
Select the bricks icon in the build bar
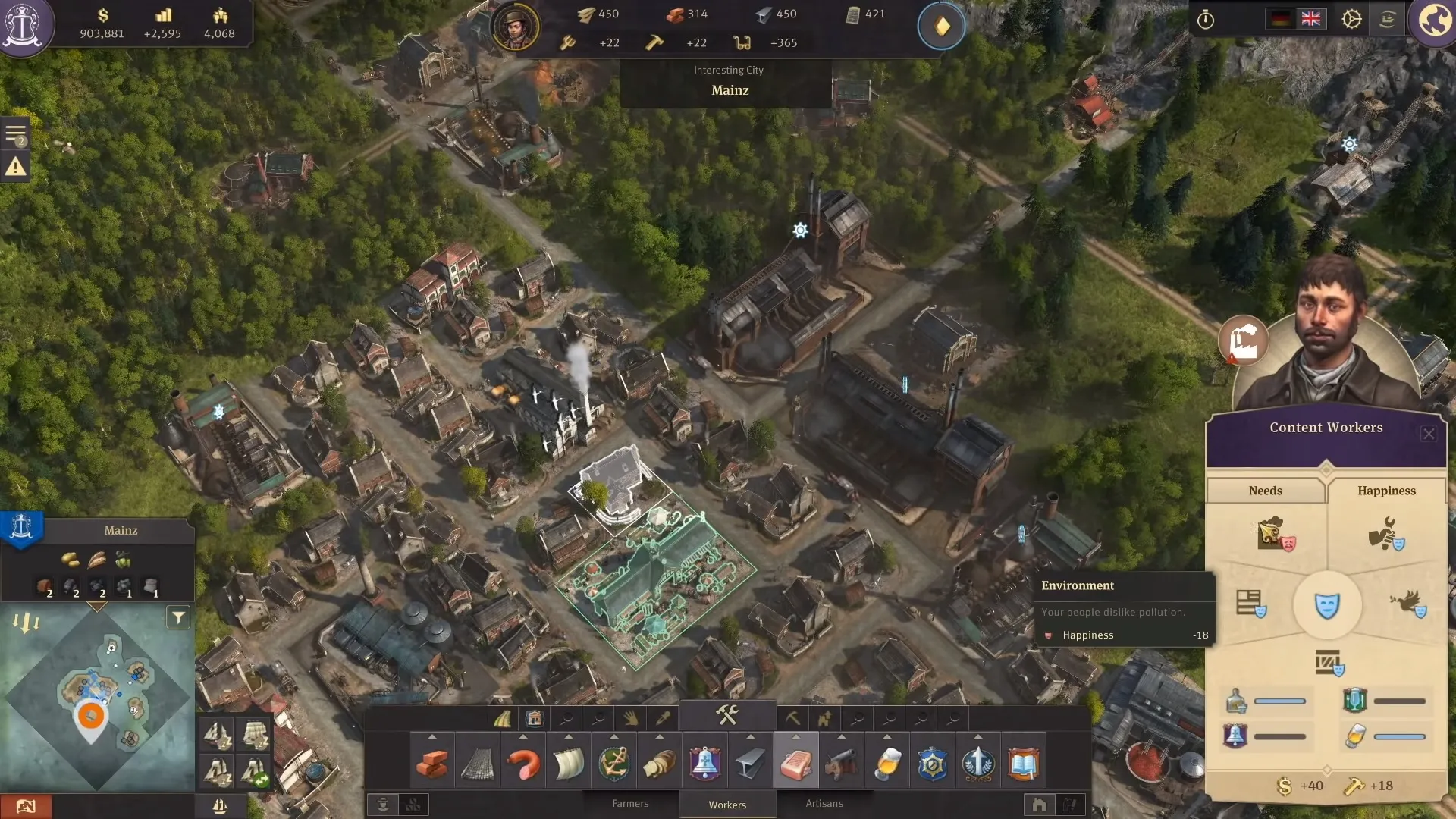[x=432, y=764]
